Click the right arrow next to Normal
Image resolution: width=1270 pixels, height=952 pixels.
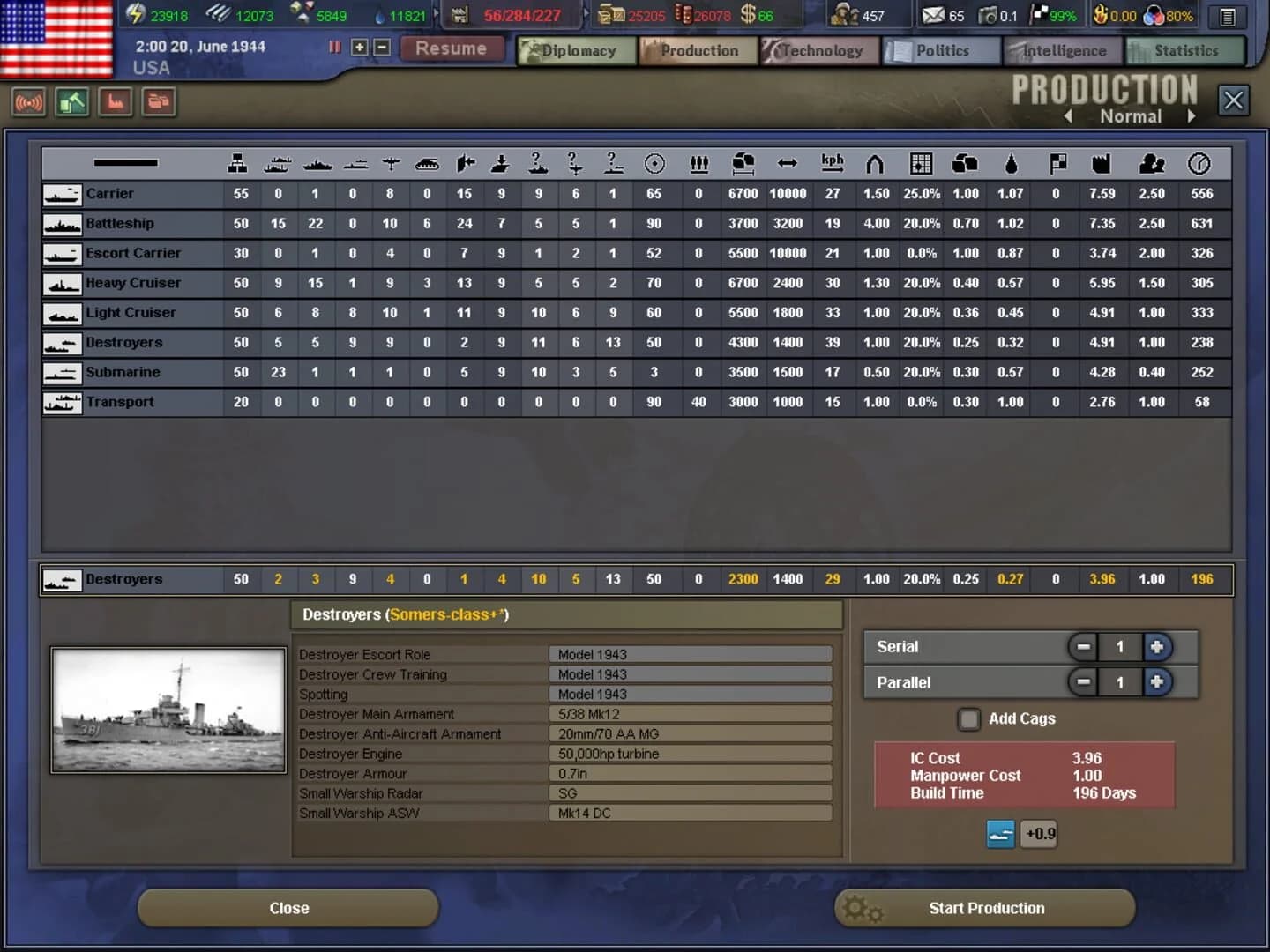coord(1192,115)
